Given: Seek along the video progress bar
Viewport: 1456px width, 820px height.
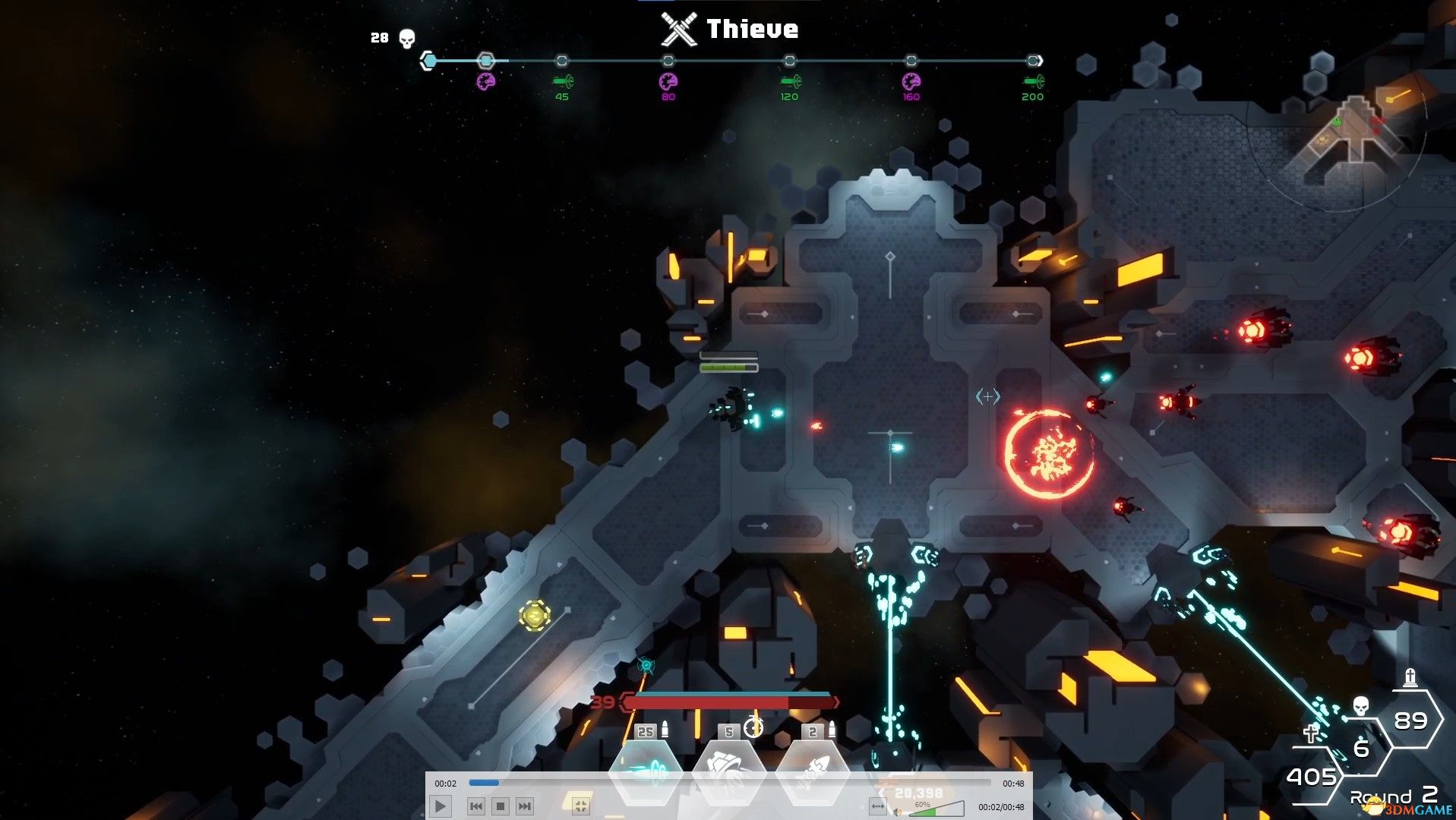Looking at the screenshot, I should (x=729, y=782).
